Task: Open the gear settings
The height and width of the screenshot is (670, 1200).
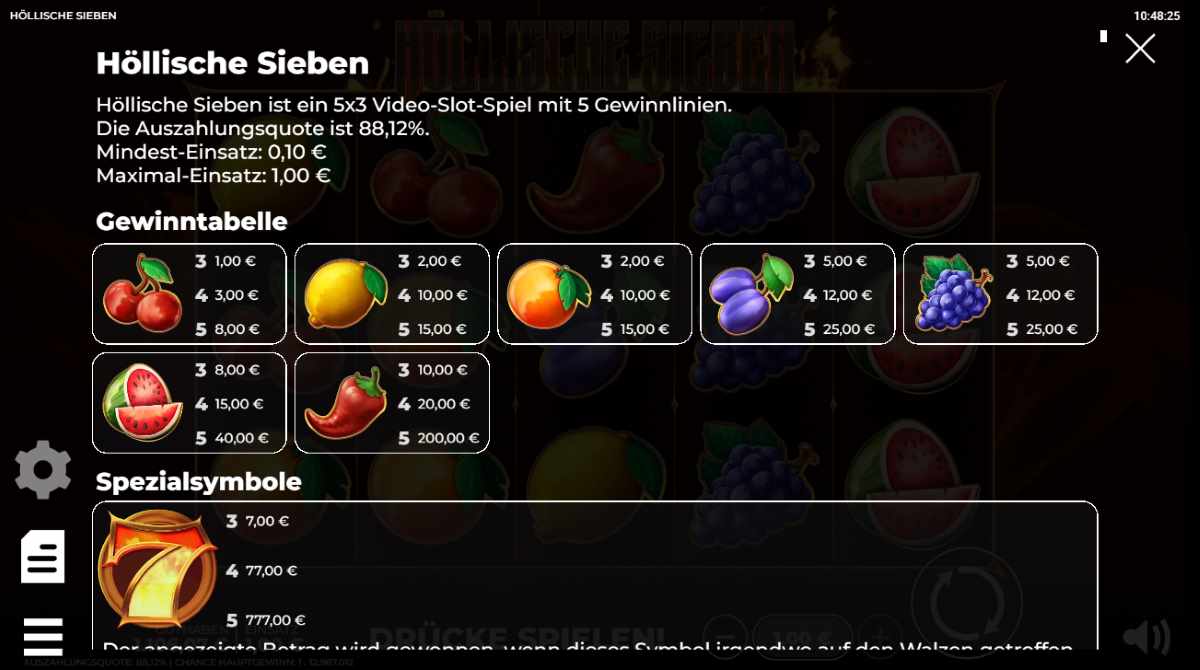Action: [x=43, y=469]
